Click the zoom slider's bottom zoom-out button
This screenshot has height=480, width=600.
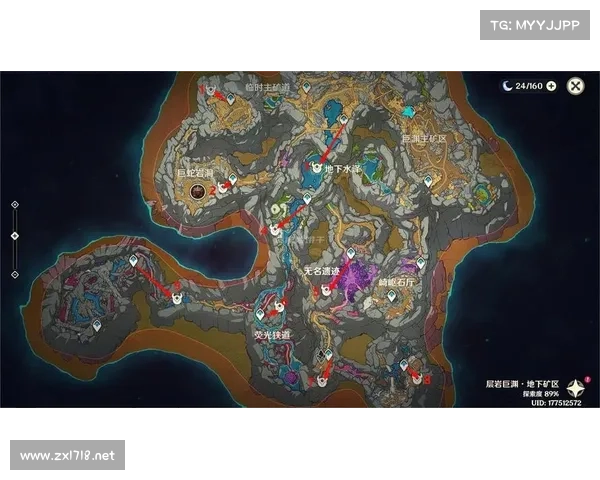pyautogui.click(x=14, y=273)
